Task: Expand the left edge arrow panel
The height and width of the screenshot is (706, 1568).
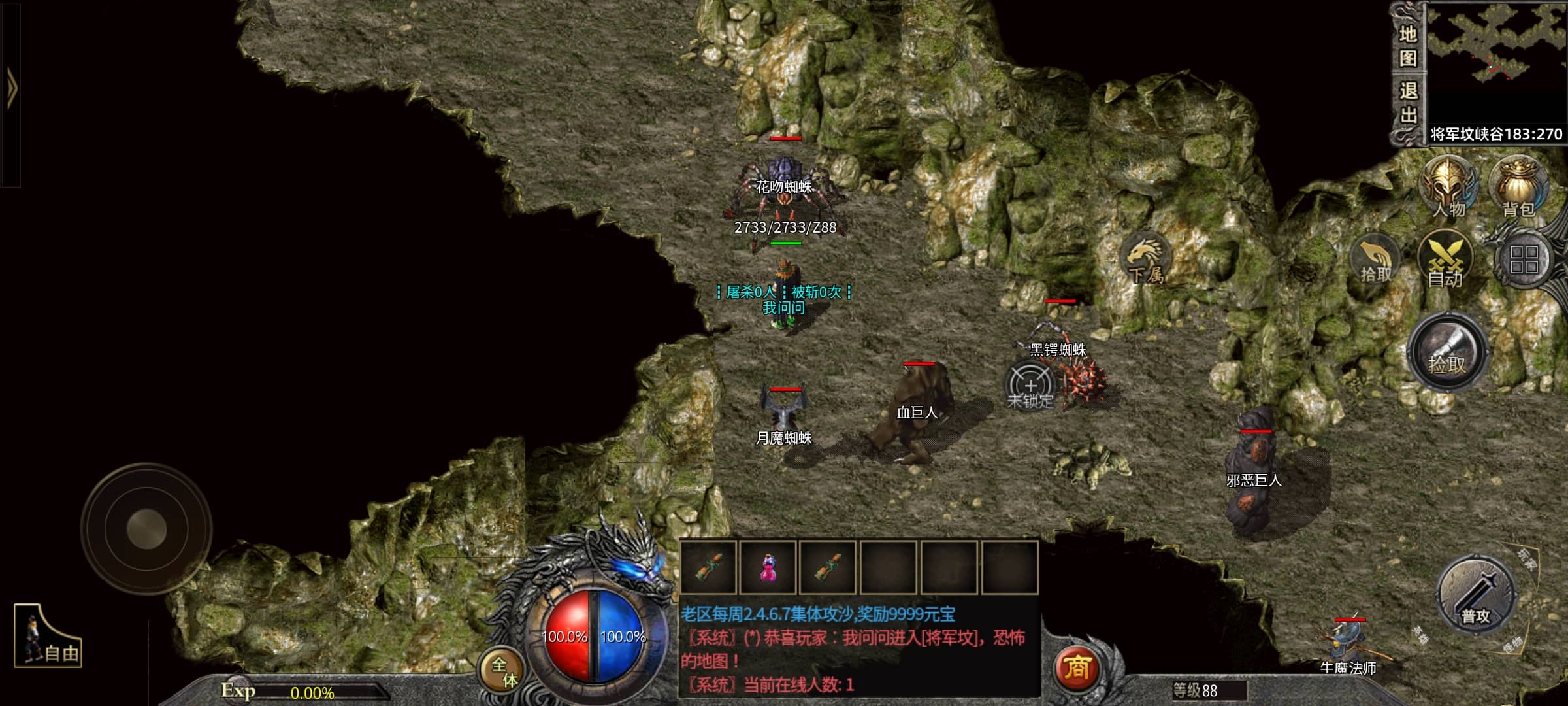Action: [x=11, y=88]
